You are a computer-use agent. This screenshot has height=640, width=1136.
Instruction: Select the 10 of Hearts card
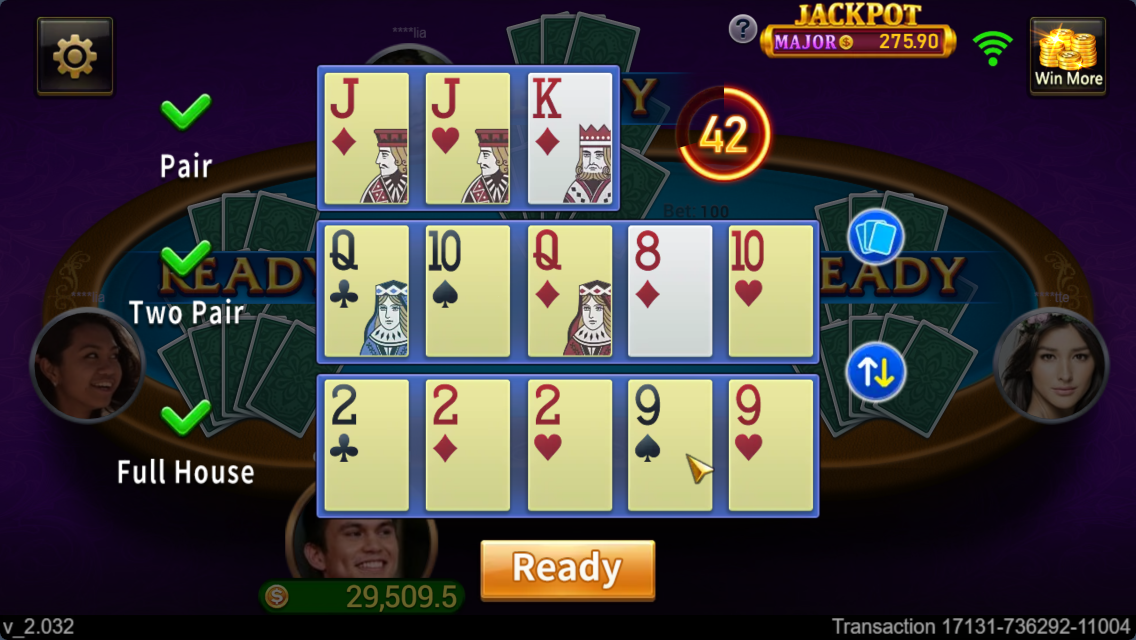(771, 291)
